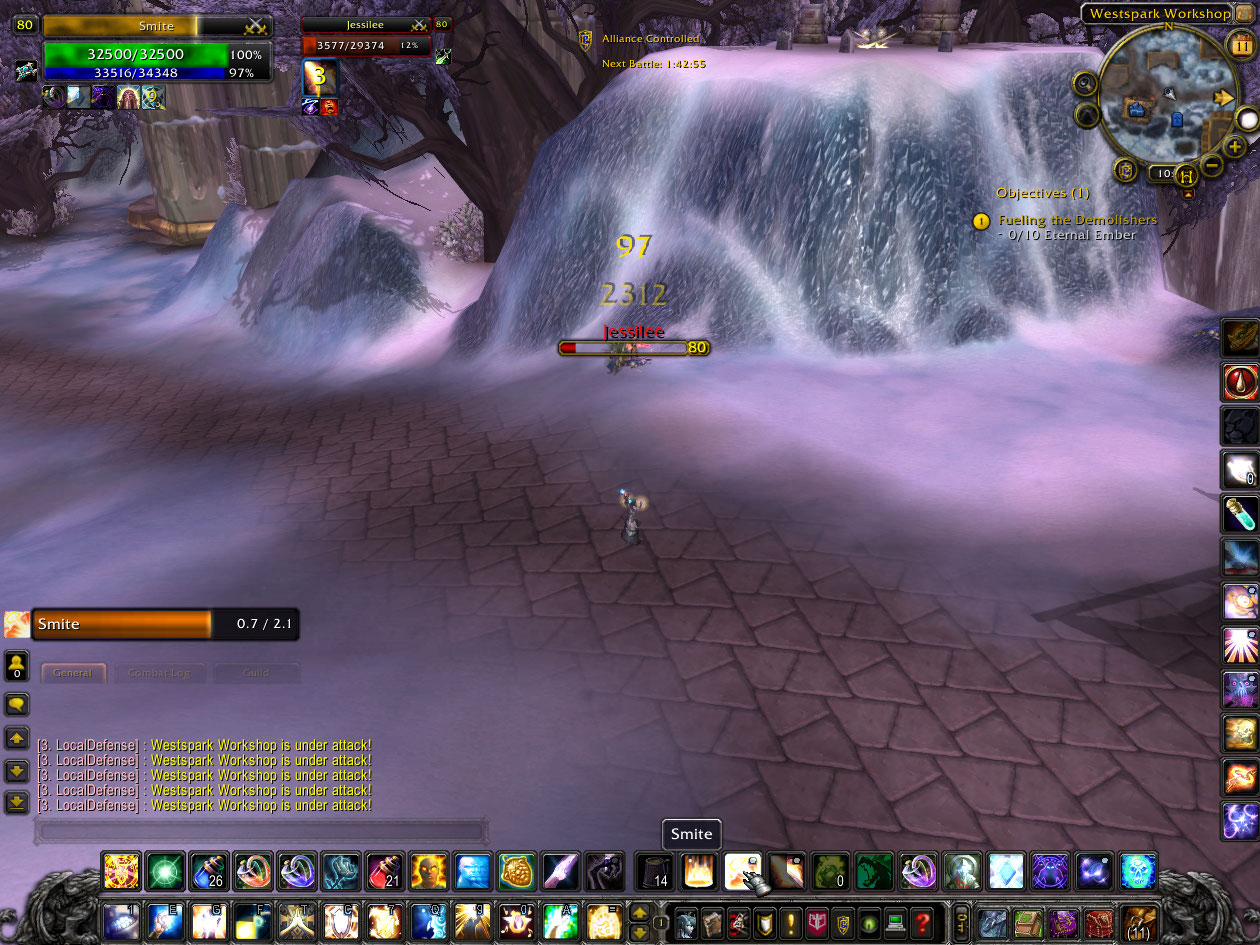Open the calendar button showing 11
The image size is (1260, 945).
pyautogui.click(x=1239, y=43)
